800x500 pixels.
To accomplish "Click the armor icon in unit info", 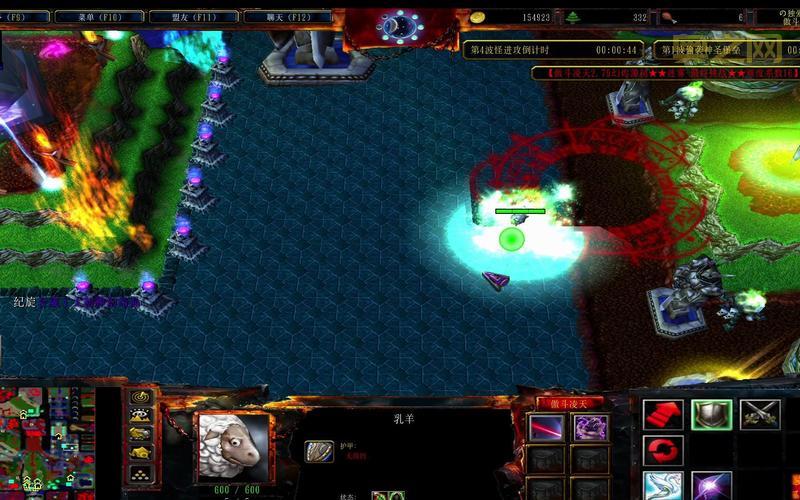I will [x=319, y=452].
